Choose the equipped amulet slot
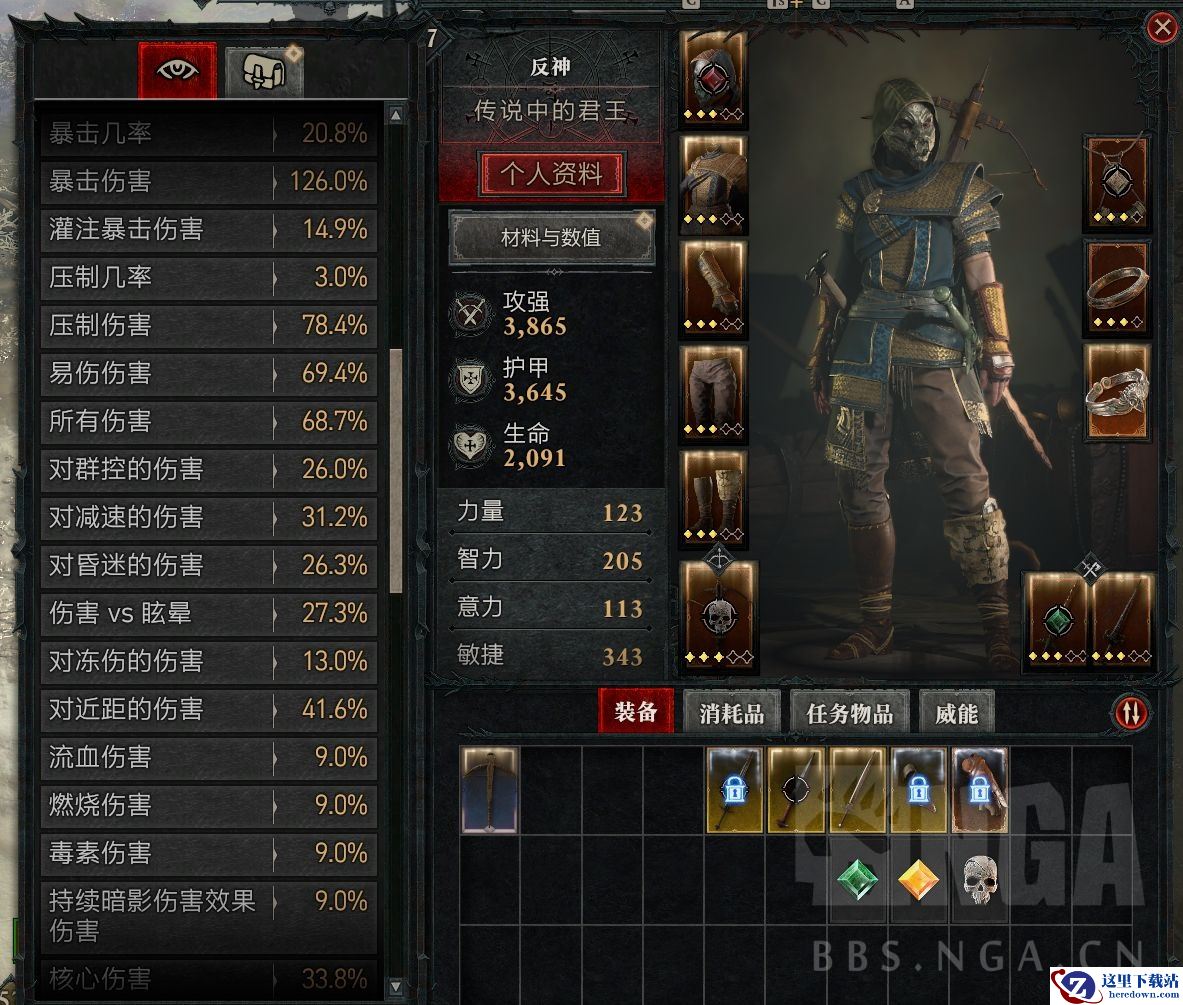The image size is (1183, 1005). (x=1118, y=182)
